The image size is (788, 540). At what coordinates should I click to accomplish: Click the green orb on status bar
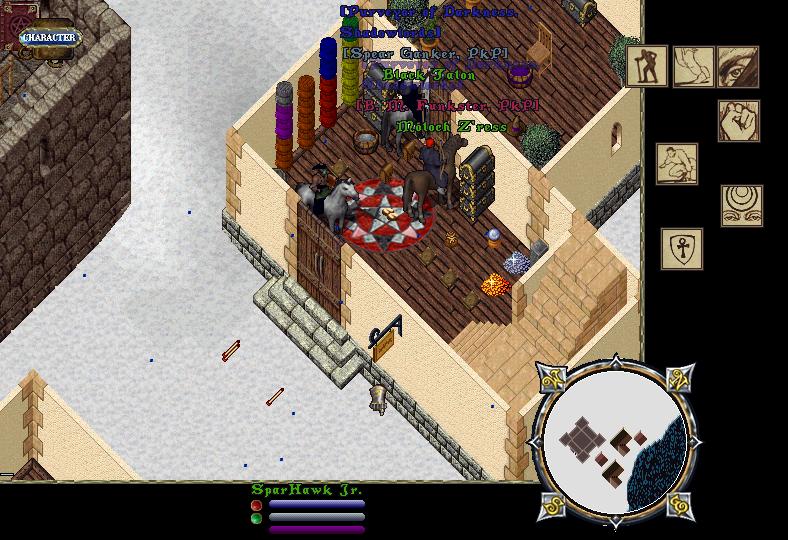(257, 518)
